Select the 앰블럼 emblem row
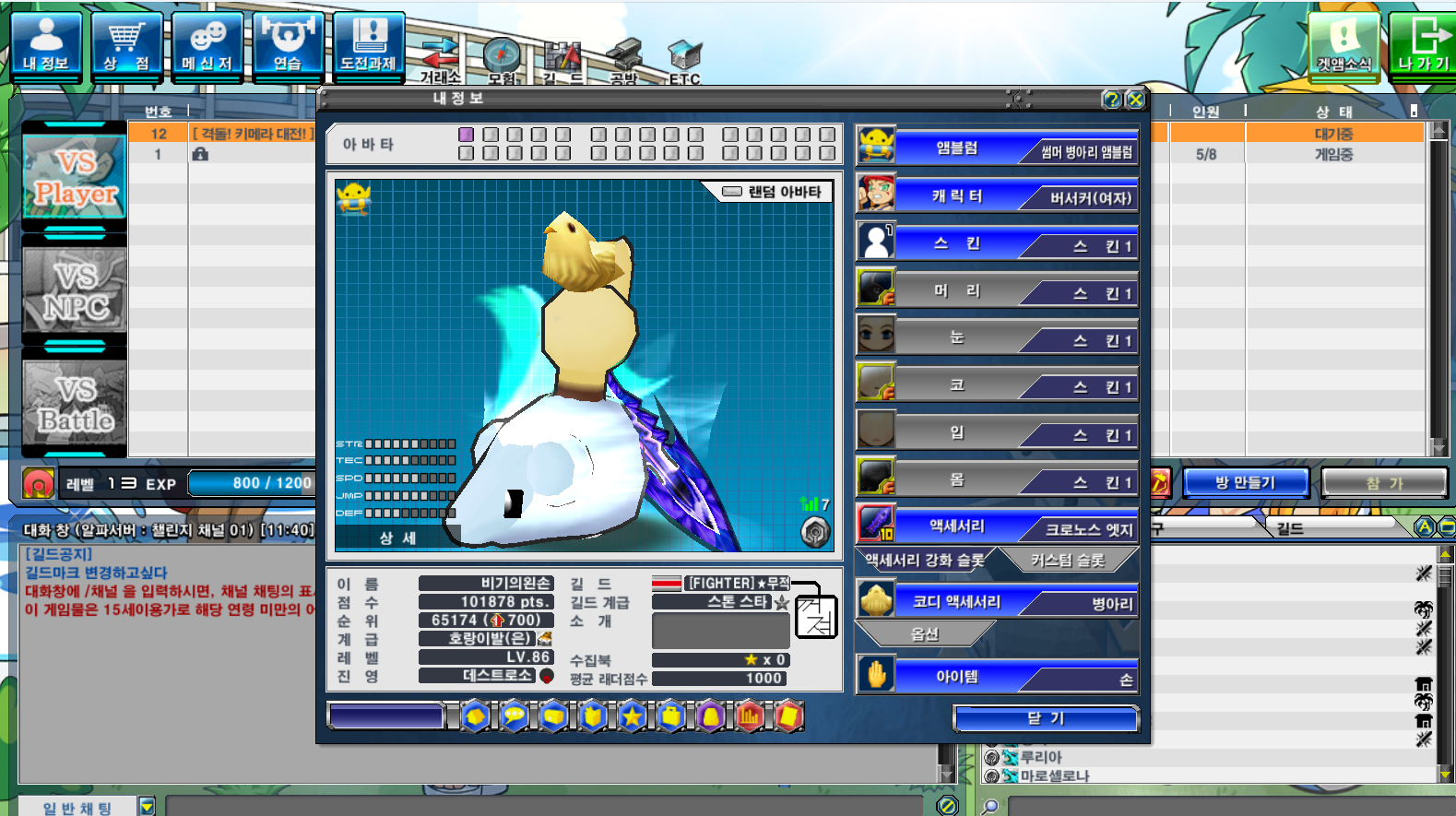 pyautogui.click(x=998, y=148)
